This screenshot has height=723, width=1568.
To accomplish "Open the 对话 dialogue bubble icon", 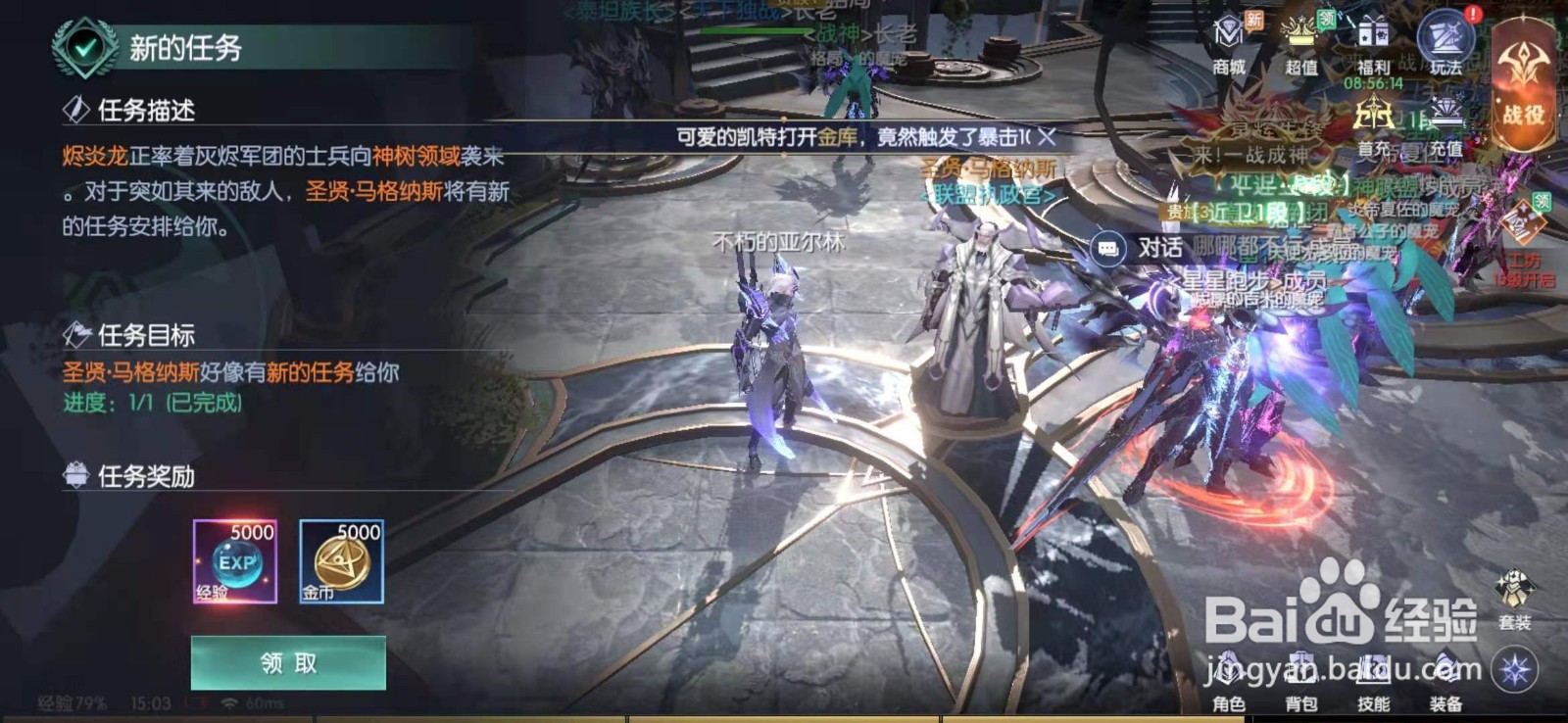I will (x=1110, y=250).
